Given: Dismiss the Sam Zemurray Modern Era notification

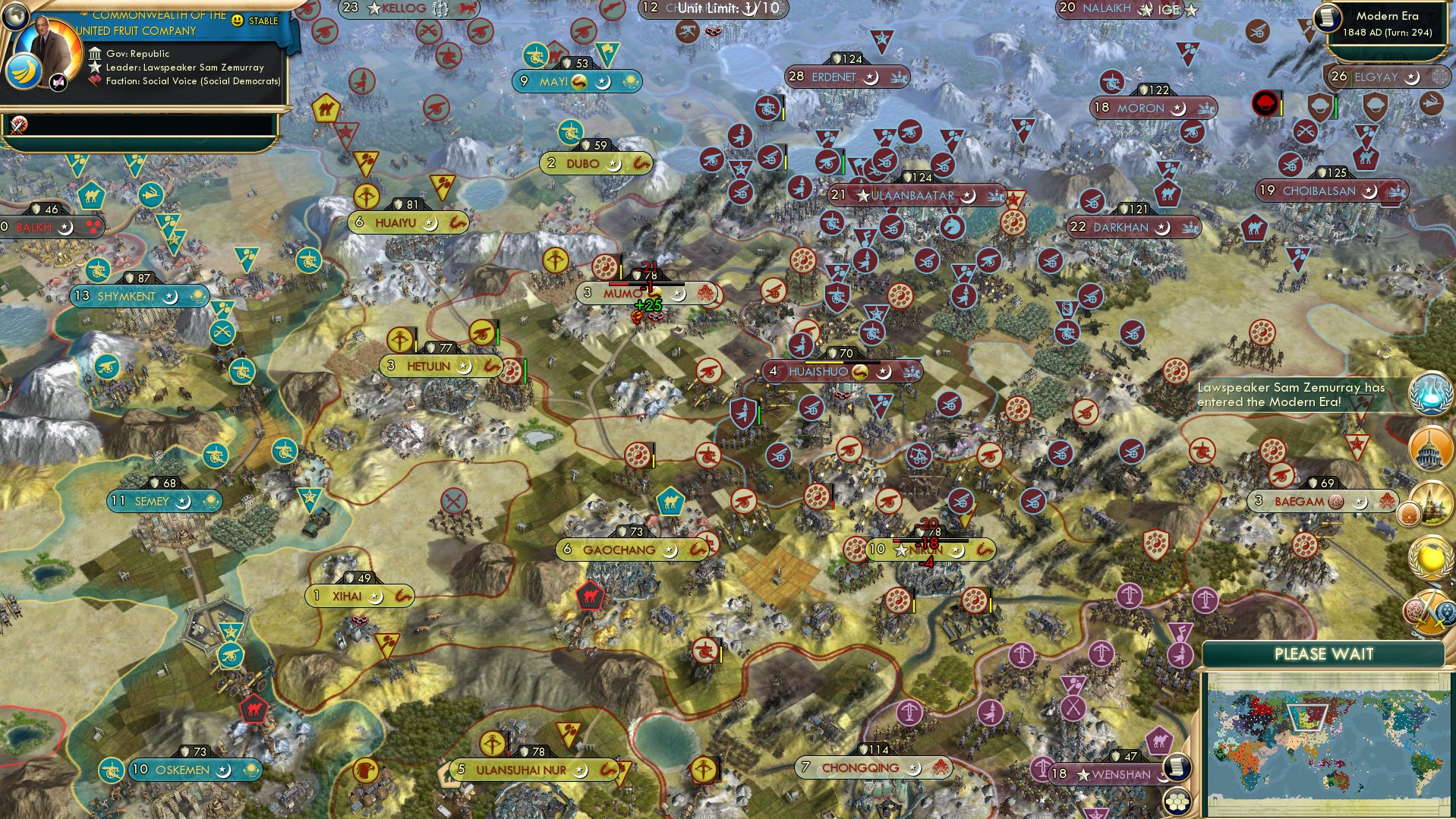Looking at the screenshot, I should pyautogui.click(x=1291, y=393).
